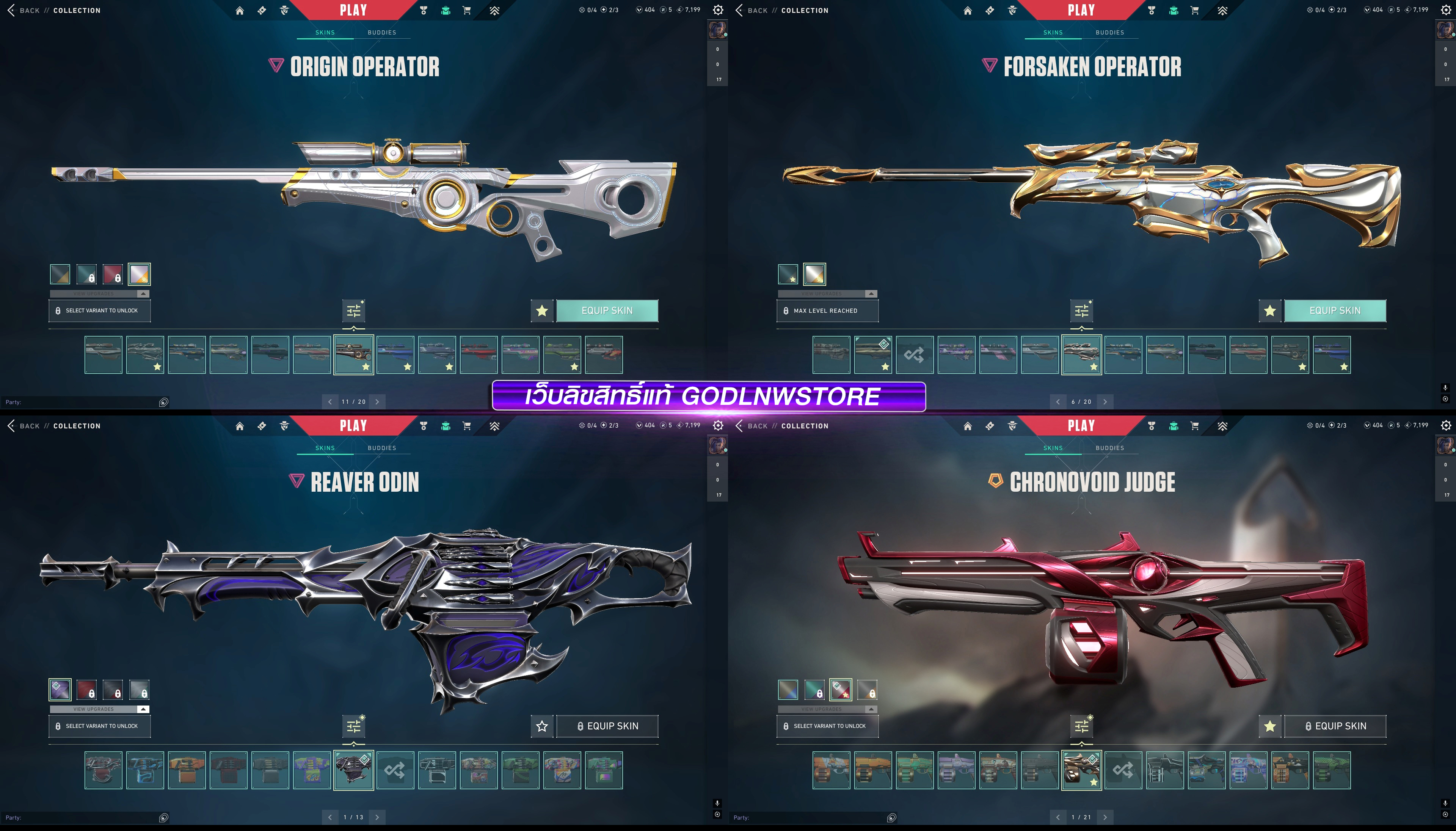The height and width of the screenshot is (831, 1456).
Task: Advance to next page after 1 / 13
Action: 377,817
